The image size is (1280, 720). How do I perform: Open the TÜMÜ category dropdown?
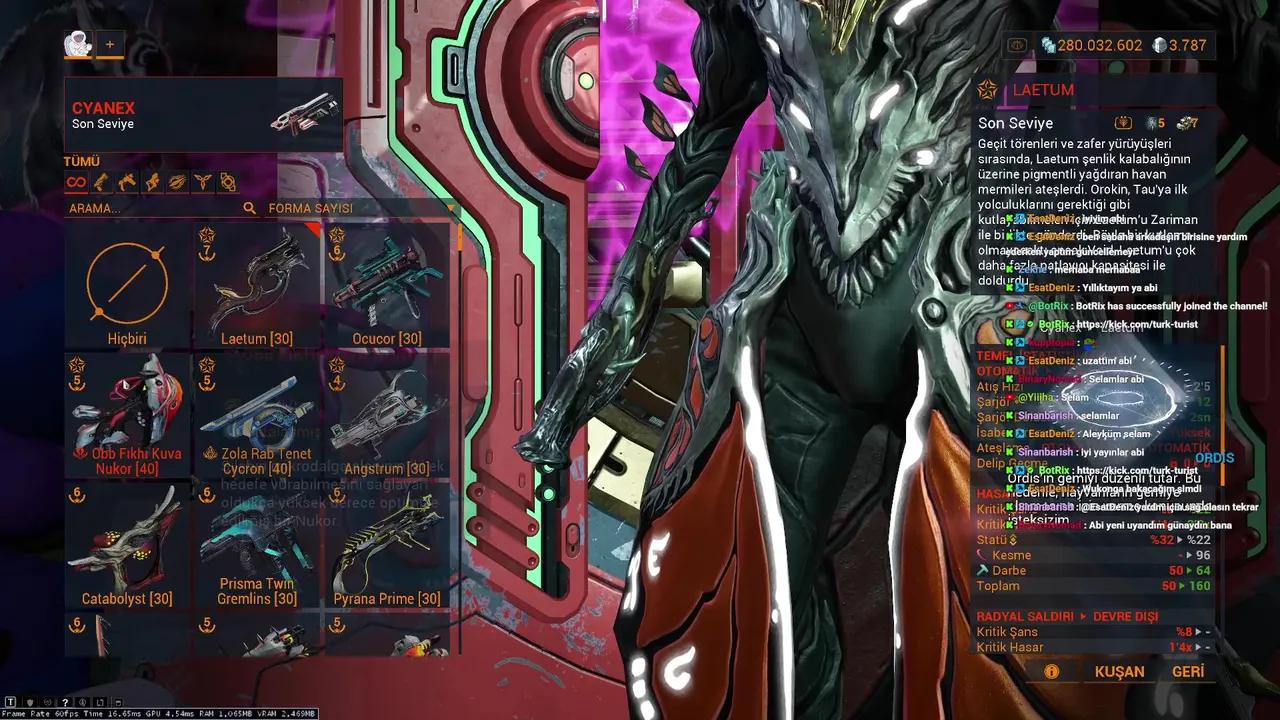coord(83,160)
